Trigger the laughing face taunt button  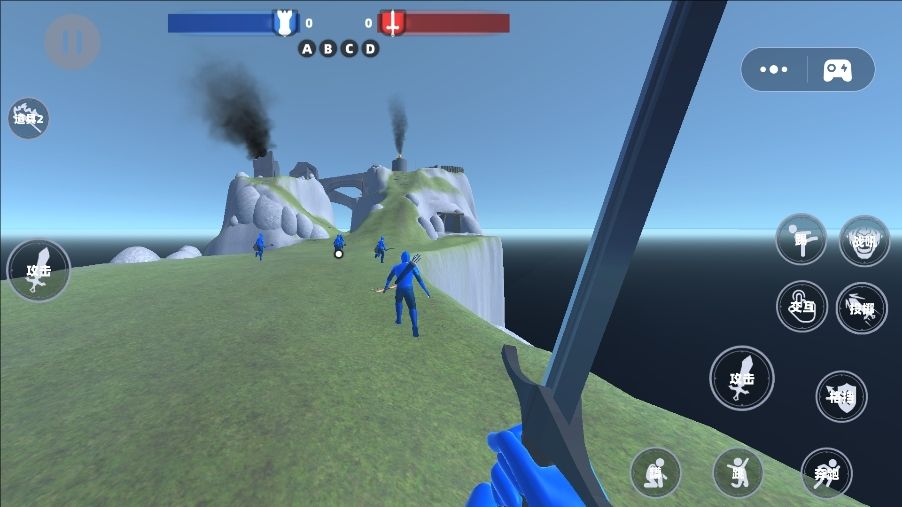click(864, 240)
